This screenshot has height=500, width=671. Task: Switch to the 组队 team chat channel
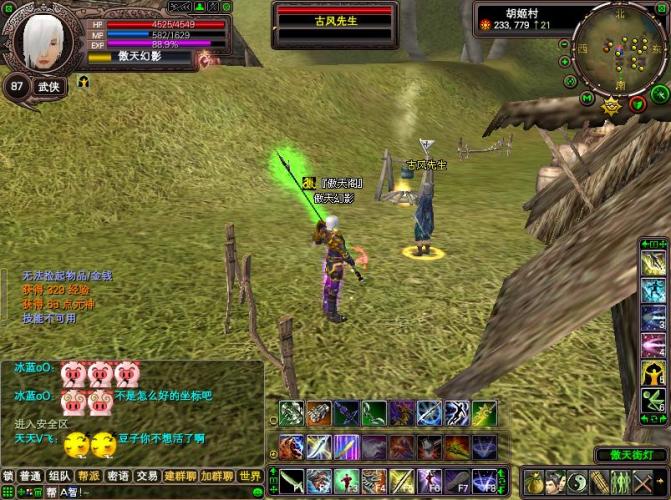coord(60,476)
